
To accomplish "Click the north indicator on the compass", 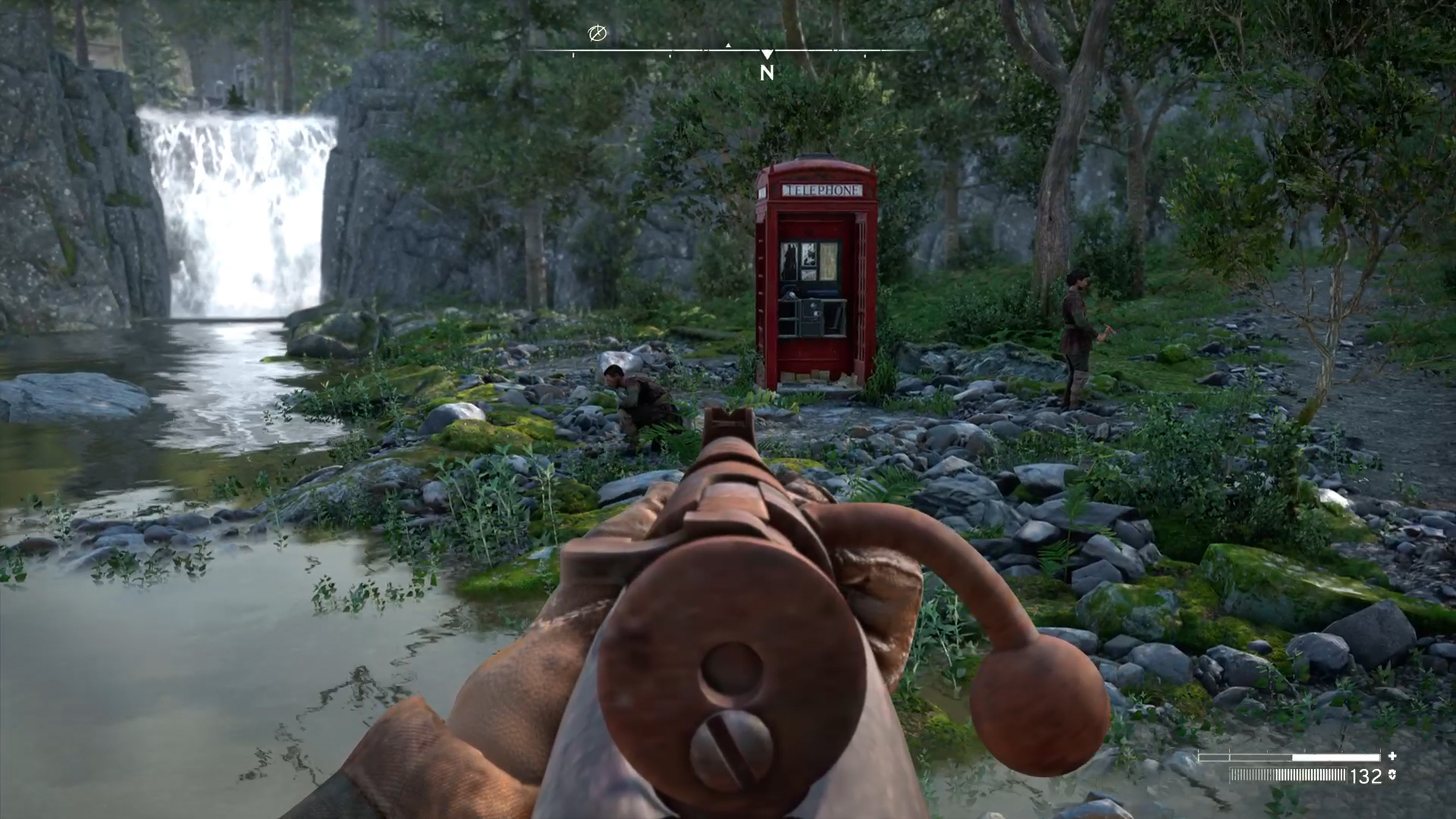I will point(767,72).
